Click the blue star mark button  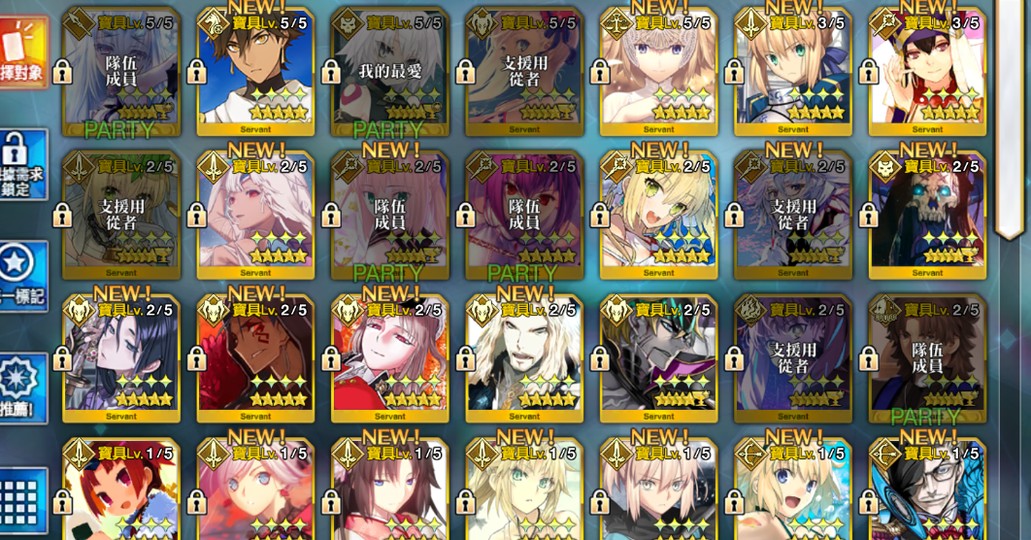22,273
